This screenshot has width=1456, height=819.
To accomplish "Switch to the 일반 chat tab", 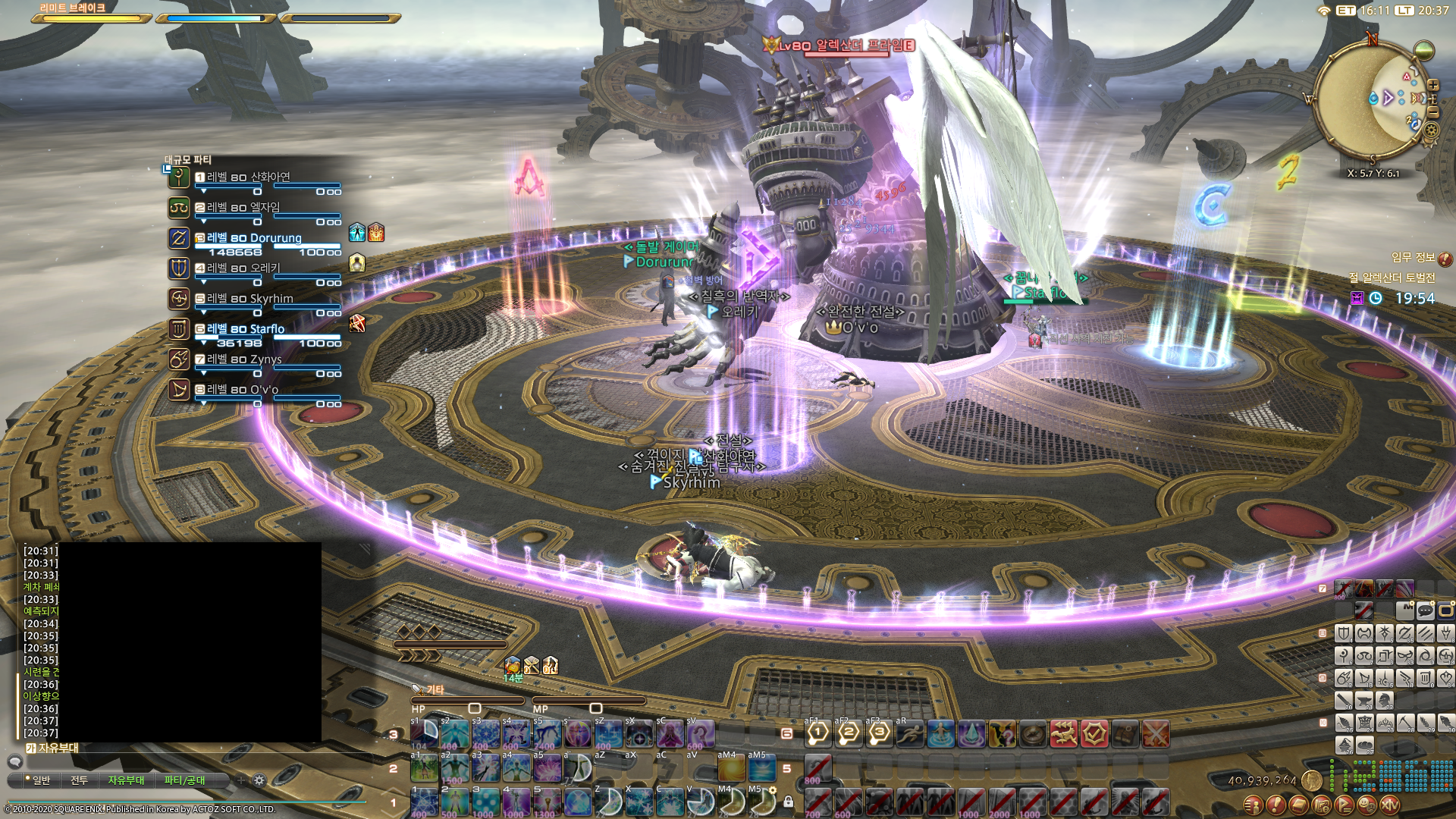I will point(38,780).
